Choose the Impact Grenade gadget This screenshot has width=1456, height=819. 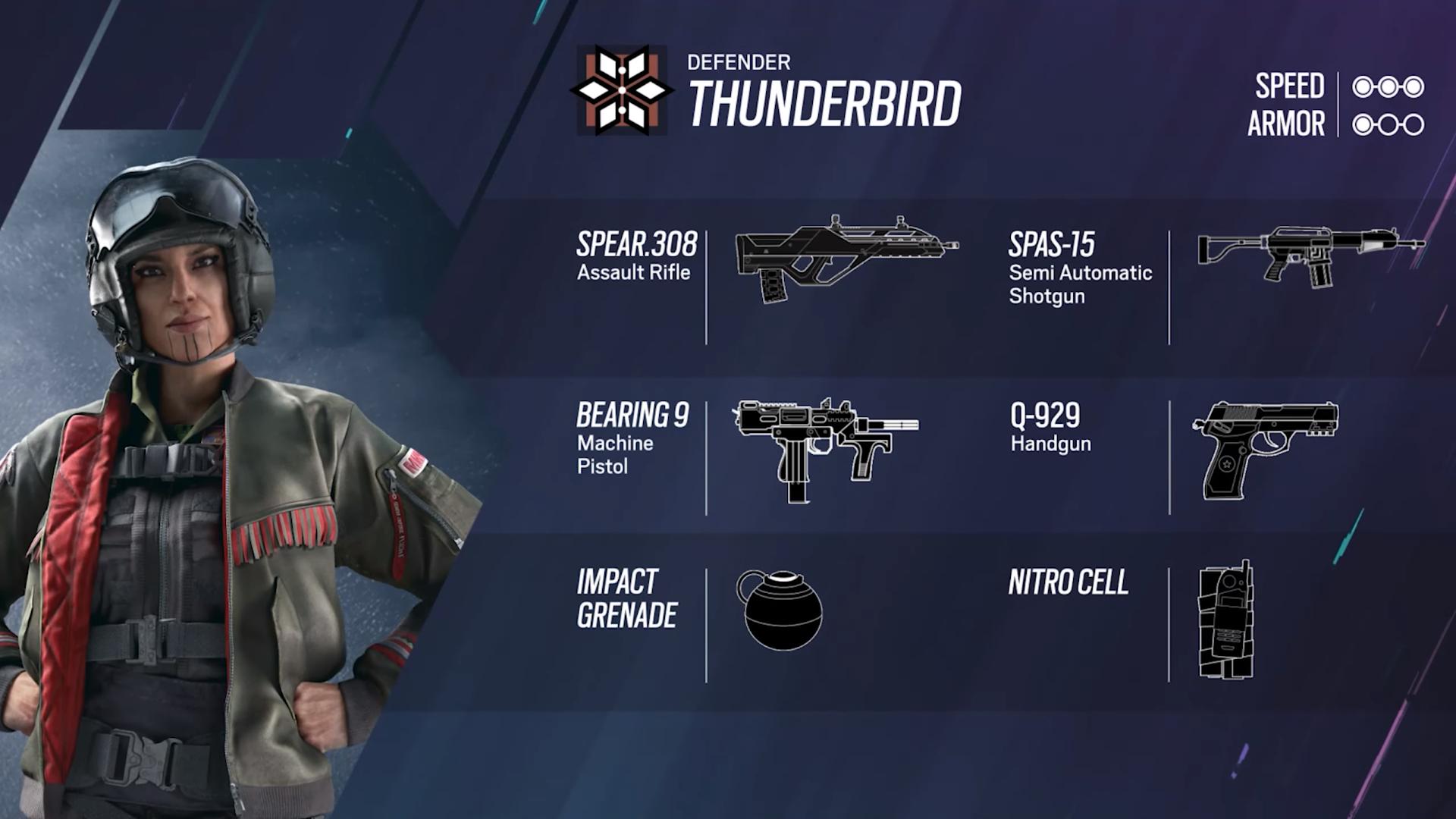779,610
